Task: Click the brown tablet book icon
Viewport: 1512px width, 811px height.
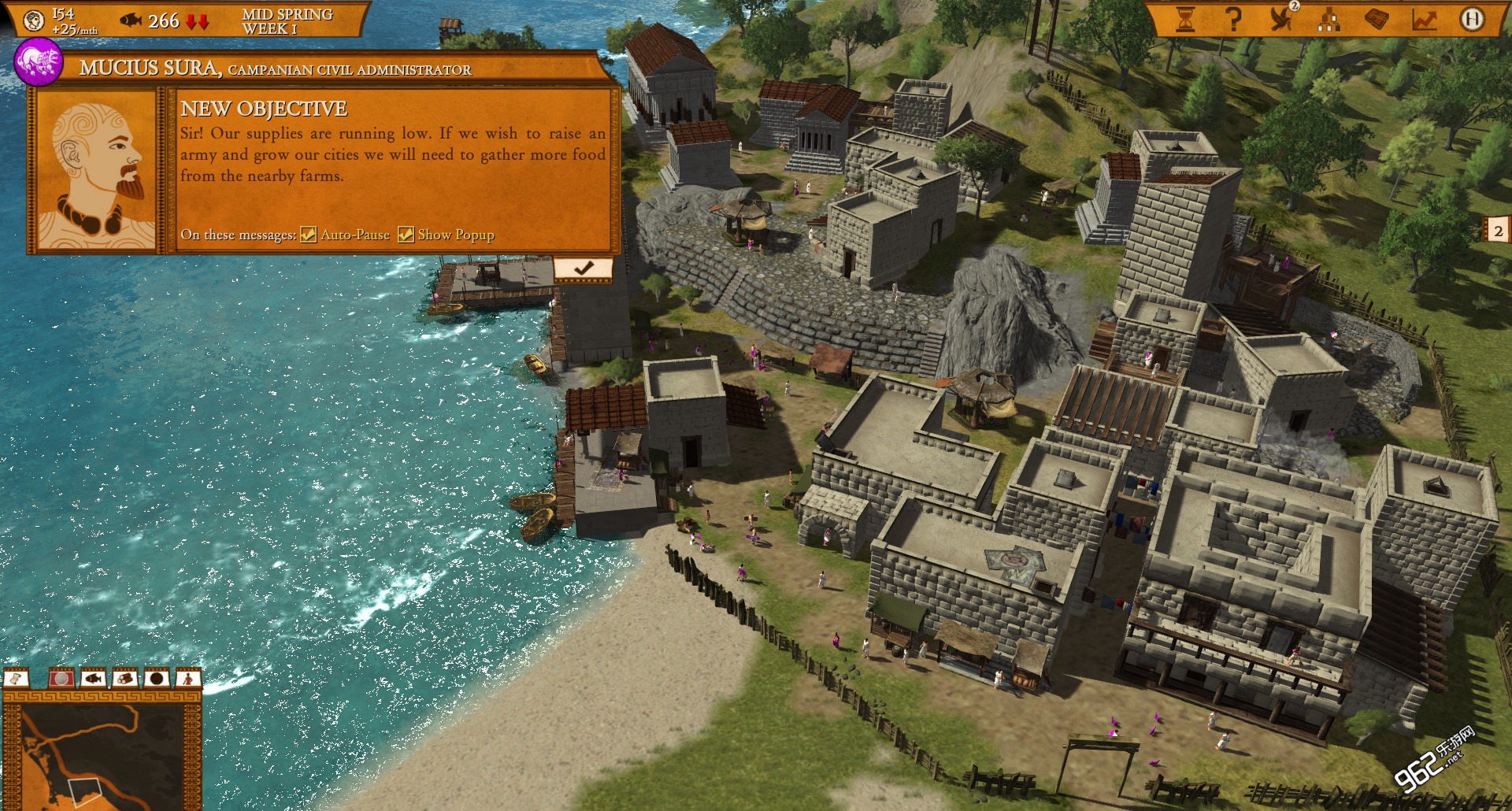Action: point(1377,20)
